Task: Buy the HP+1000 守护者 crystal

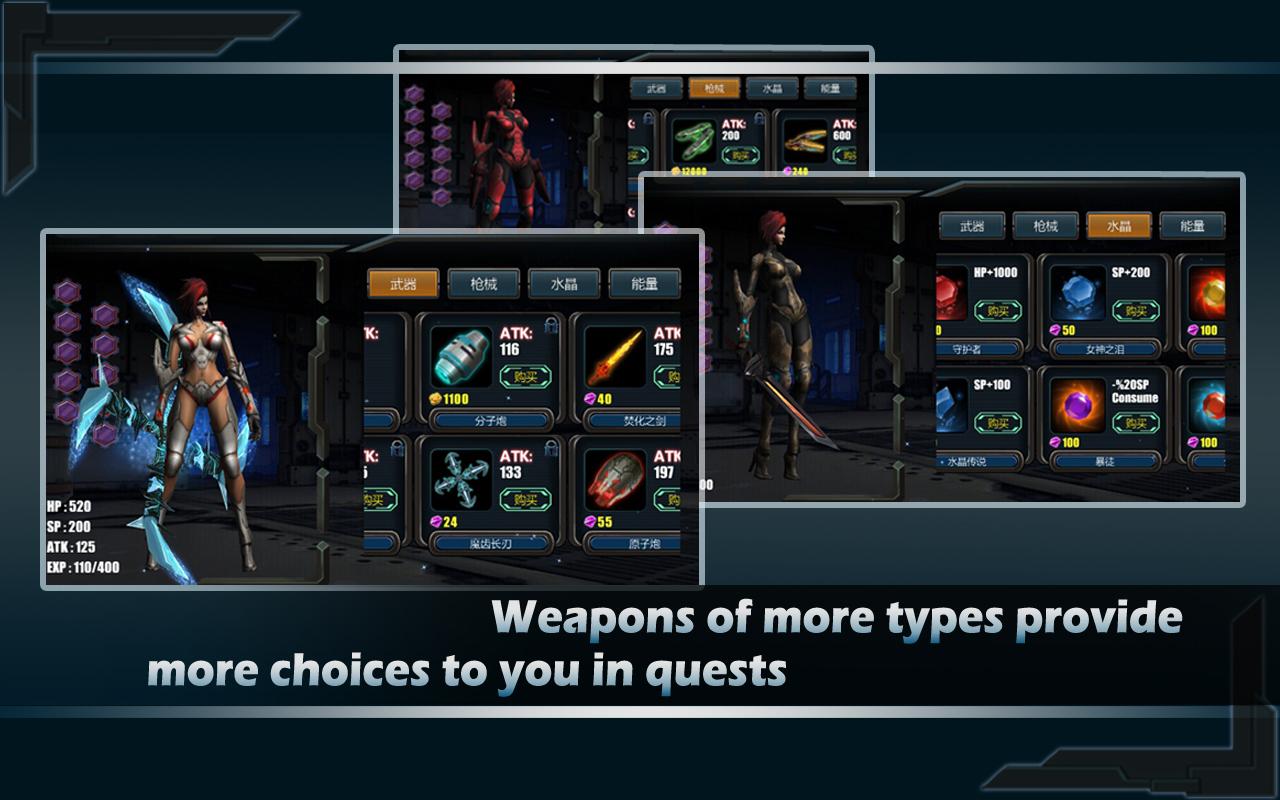Action: (x=998, y=310)
